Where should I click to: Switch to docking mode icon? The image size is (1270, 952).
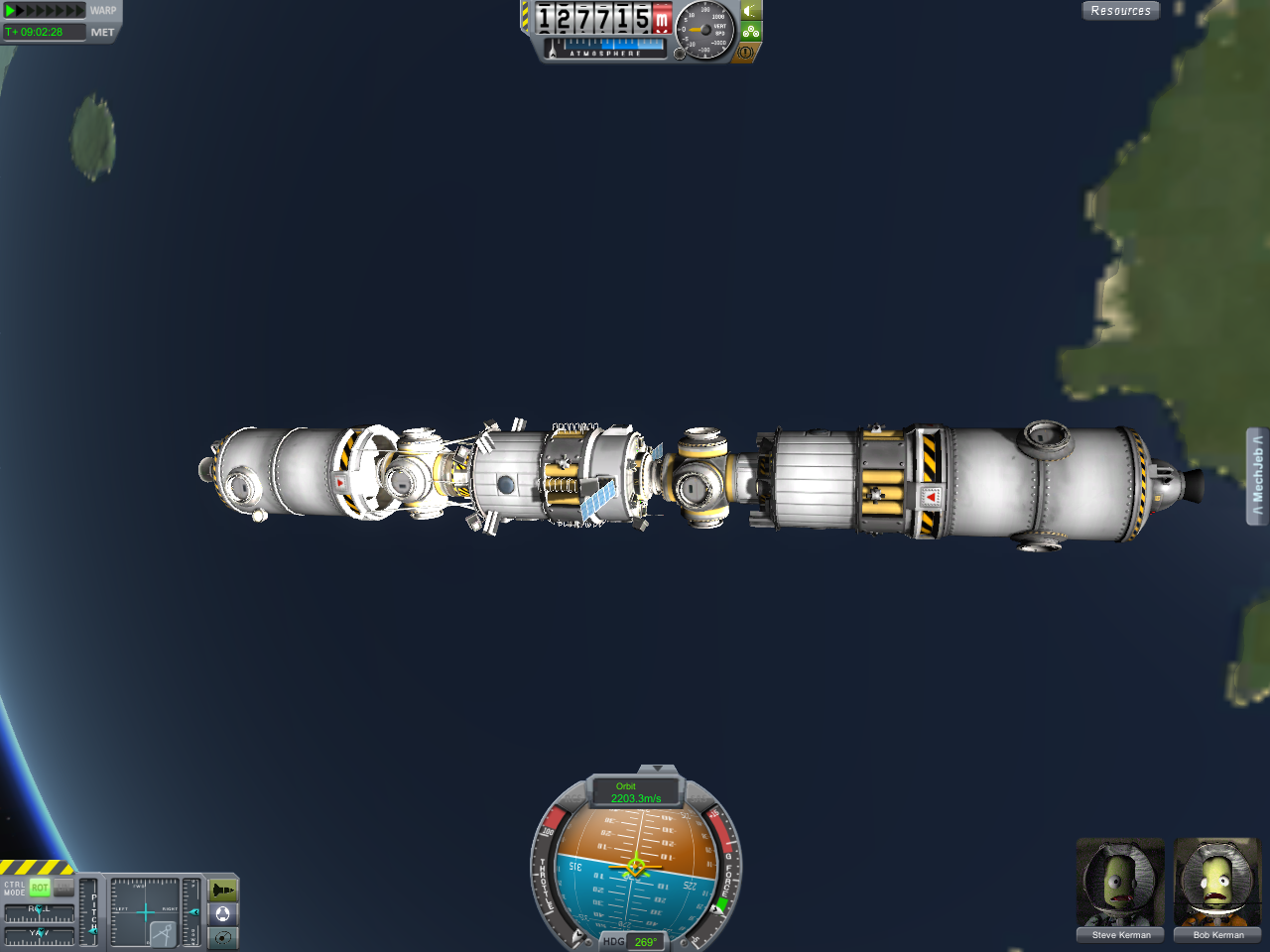223,913
